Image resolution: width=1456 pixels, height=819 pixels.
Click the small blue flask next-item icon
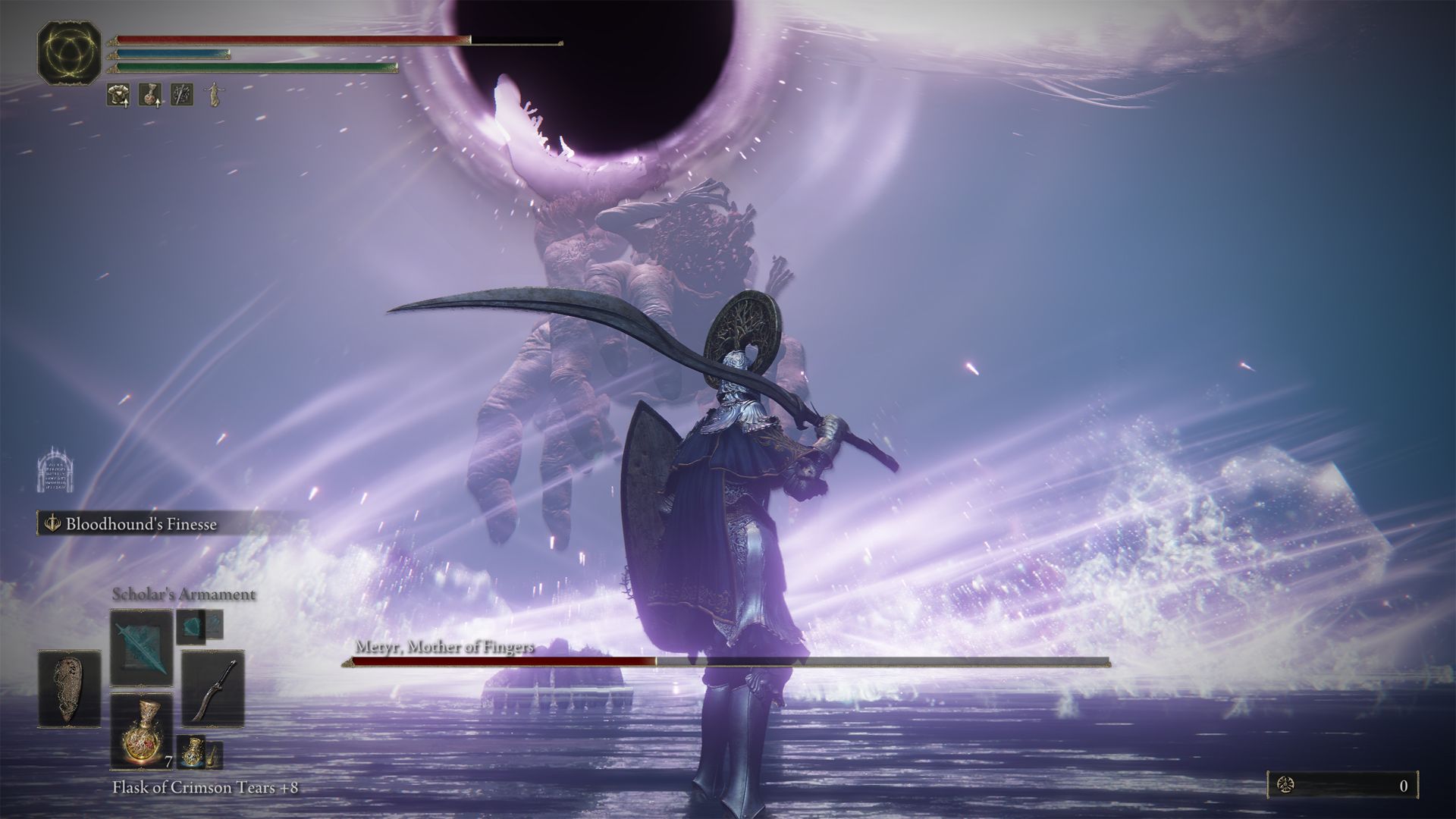191,750
